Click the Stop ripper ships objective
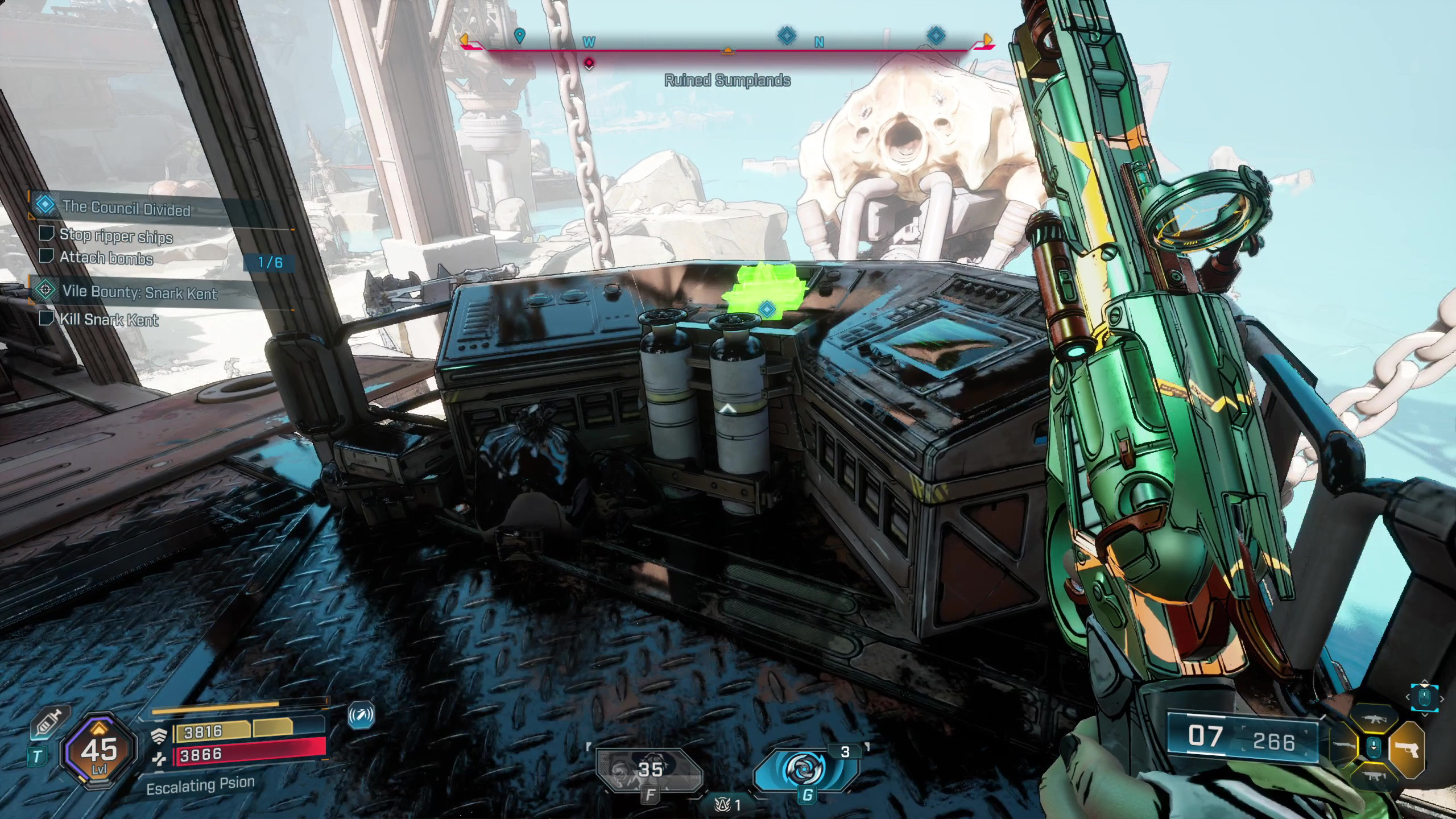 [115, 235]
